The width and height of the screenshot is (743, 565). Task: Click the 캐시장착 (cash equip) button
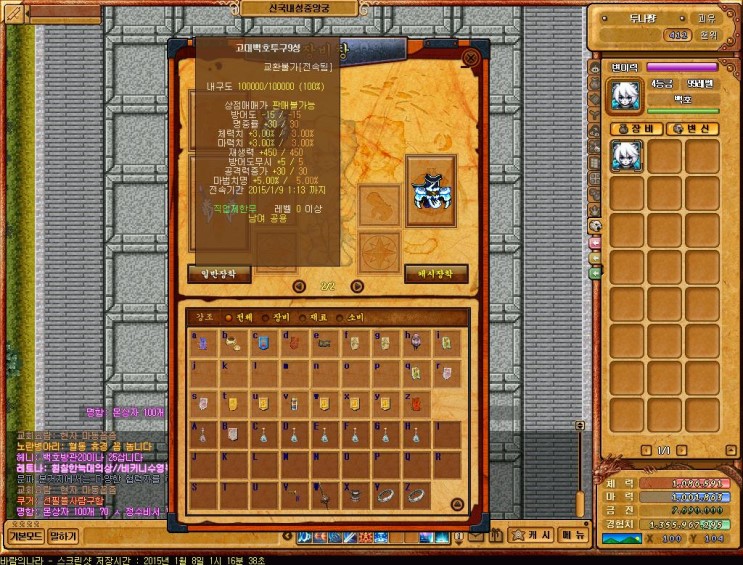point(436,272)
